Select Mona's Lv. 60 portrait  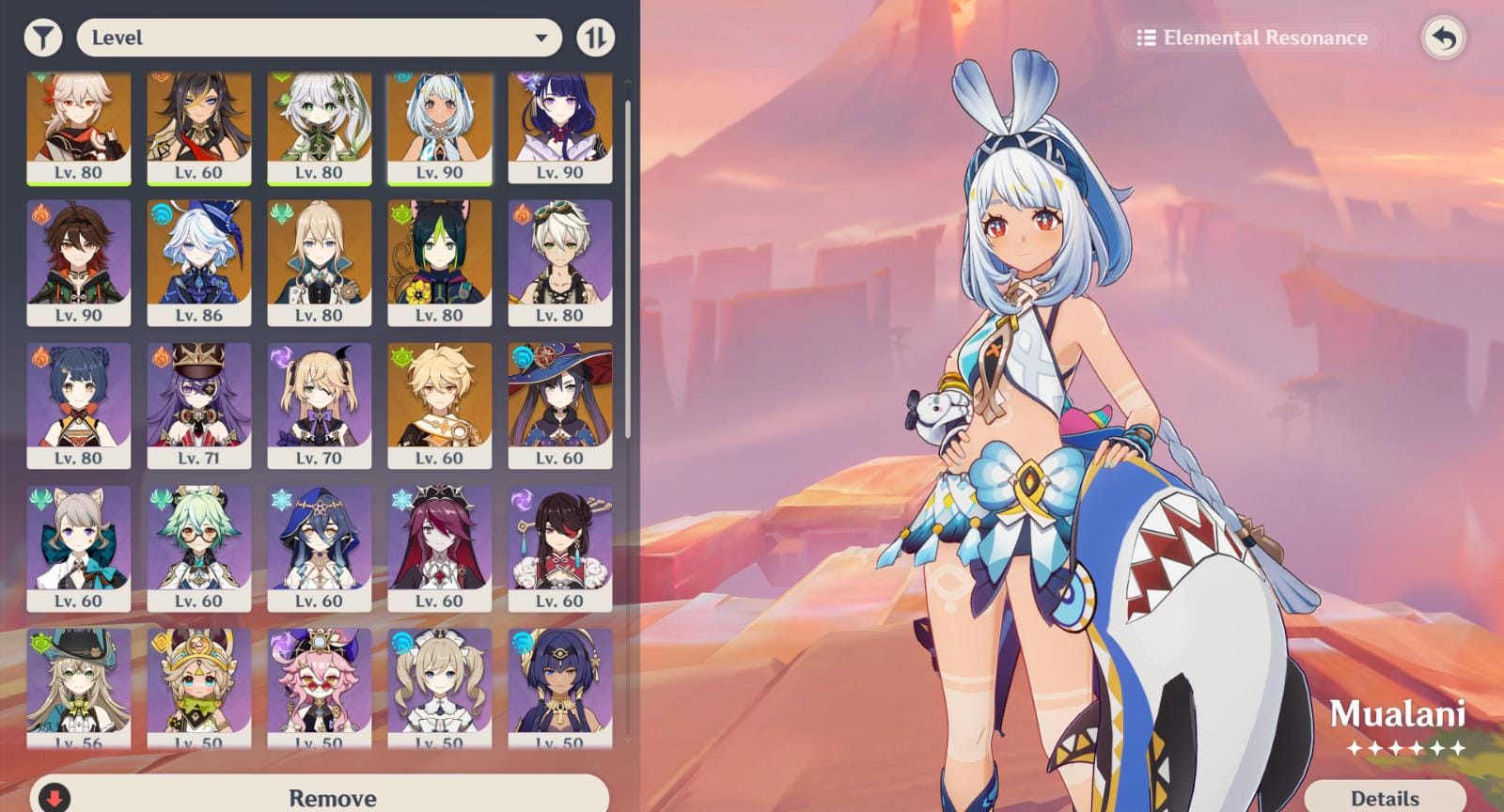tap(560, 403)
